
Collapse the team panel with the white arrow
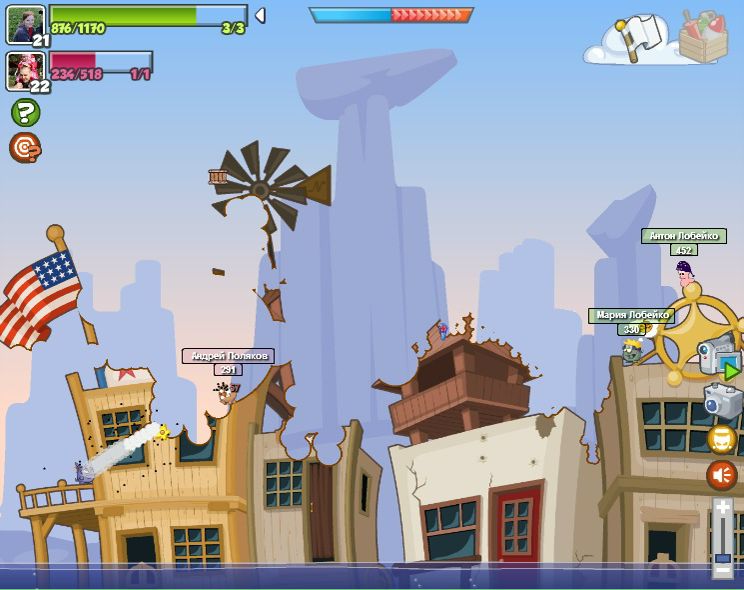tap(260, 15)
